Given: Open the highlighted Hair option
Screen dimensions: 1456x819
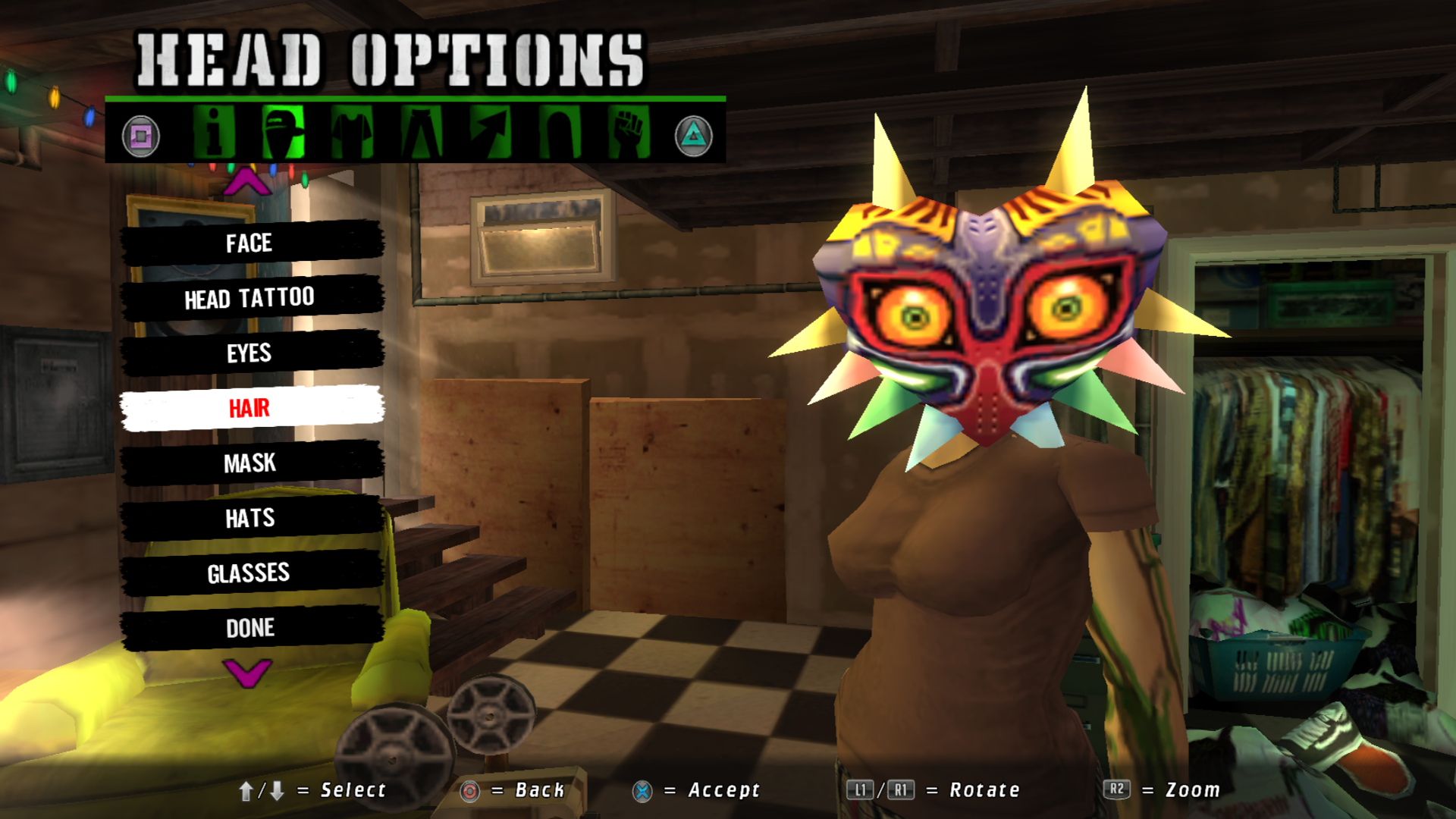Looking at the screenshot, I should pos(250,408).
